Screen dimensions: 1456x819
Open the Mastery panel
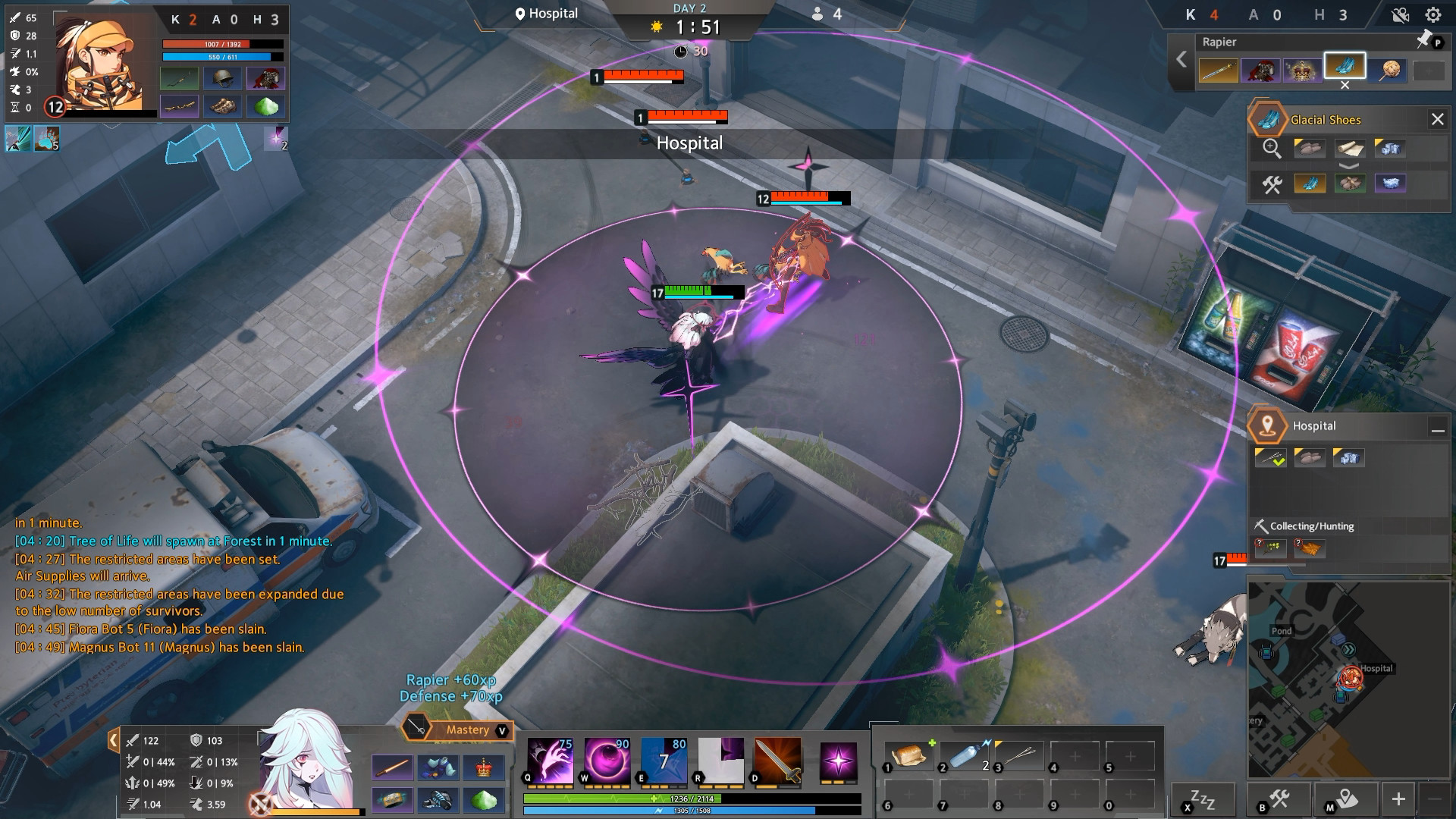point(457,730)
